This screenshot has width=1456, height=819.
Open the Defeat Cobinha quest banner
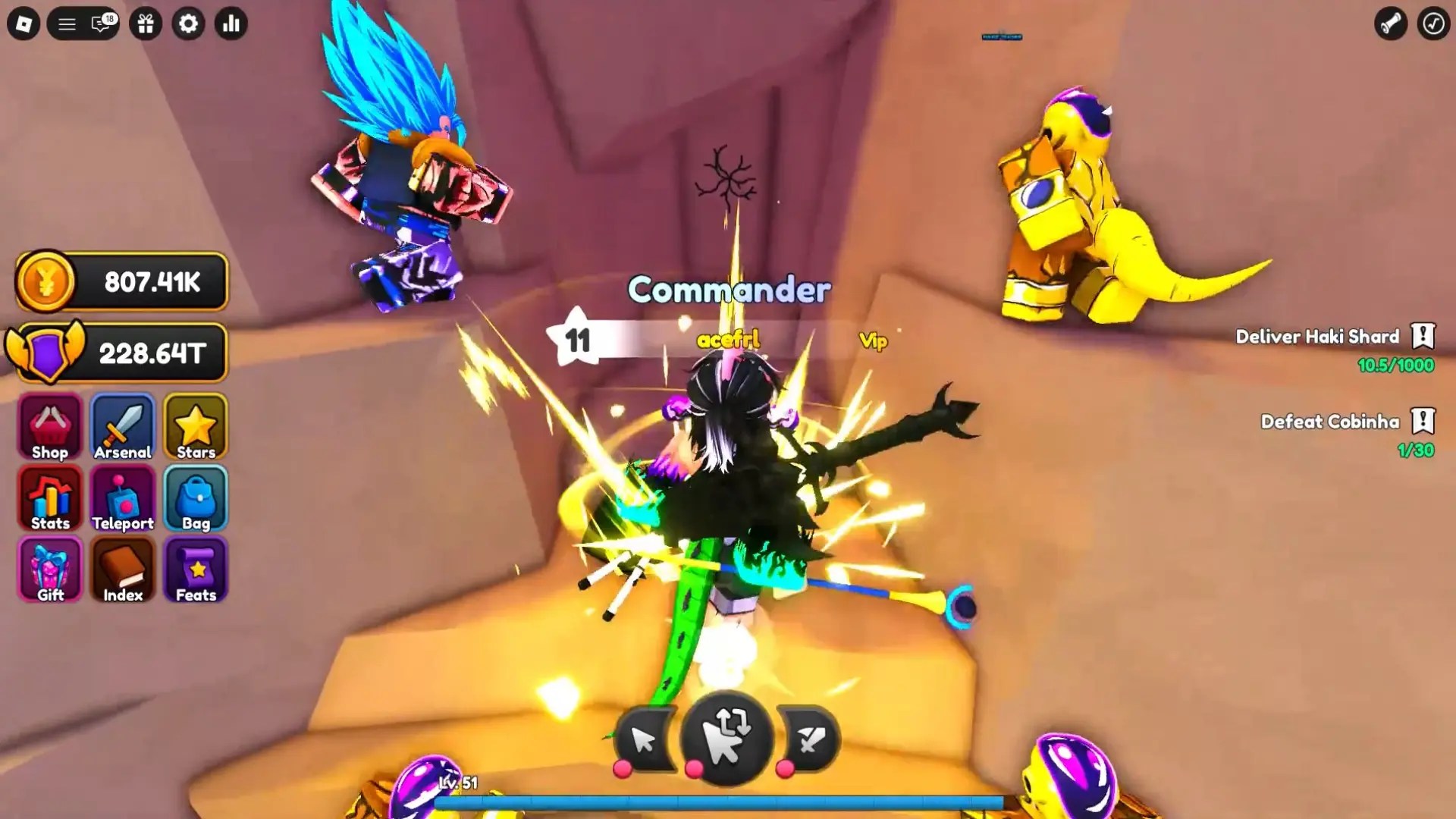point(1332,422)
